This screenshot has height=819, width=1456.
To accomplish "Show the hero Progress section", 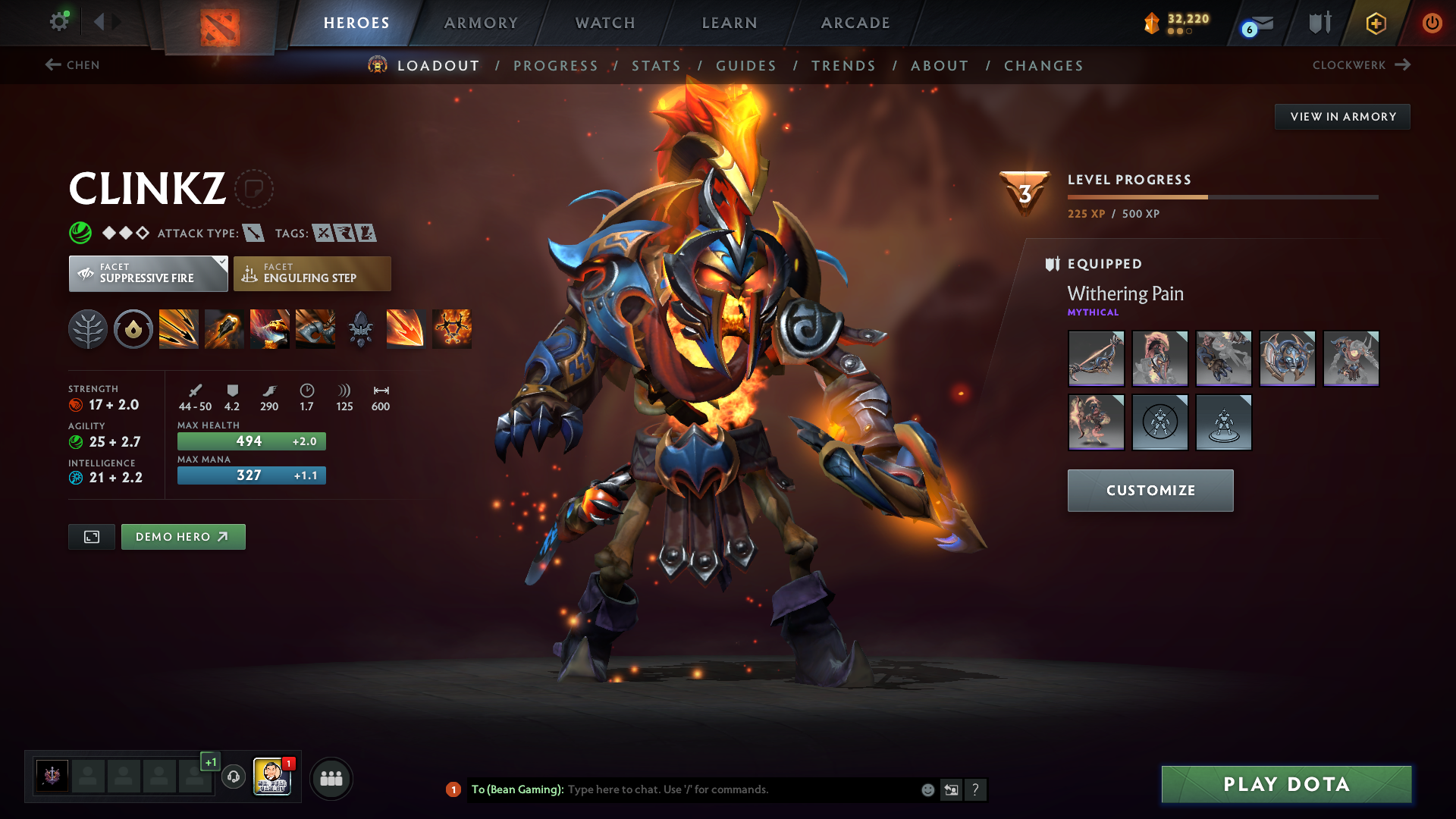I will (x=556, y=66).
